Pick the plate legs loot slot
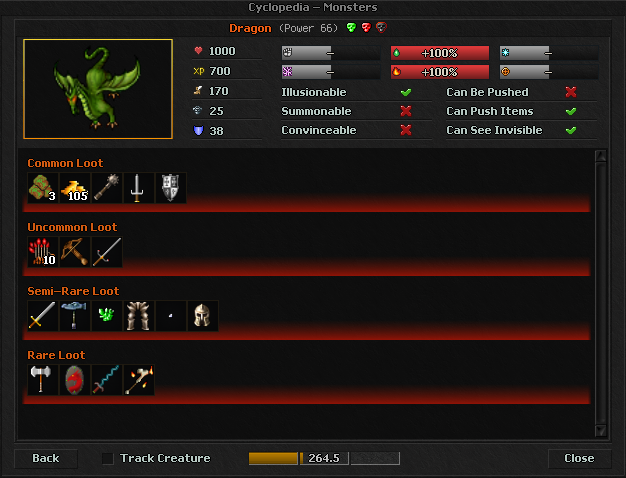 pyautogui.click(x=139, y=316)
